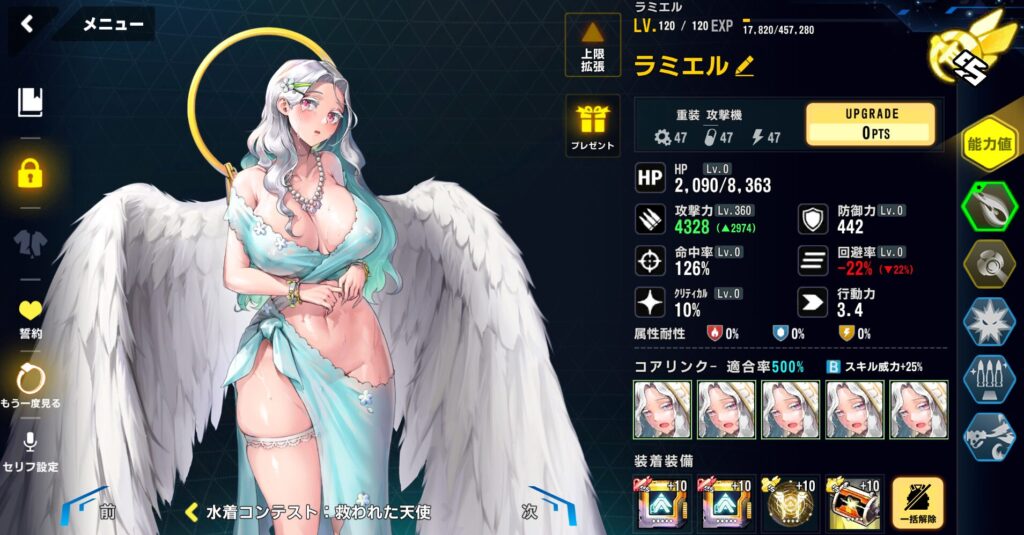The height and width of the screenshot is (535, 1024).
Task: Open セリフ設定 microphone settings
Action: click(30, 449)
